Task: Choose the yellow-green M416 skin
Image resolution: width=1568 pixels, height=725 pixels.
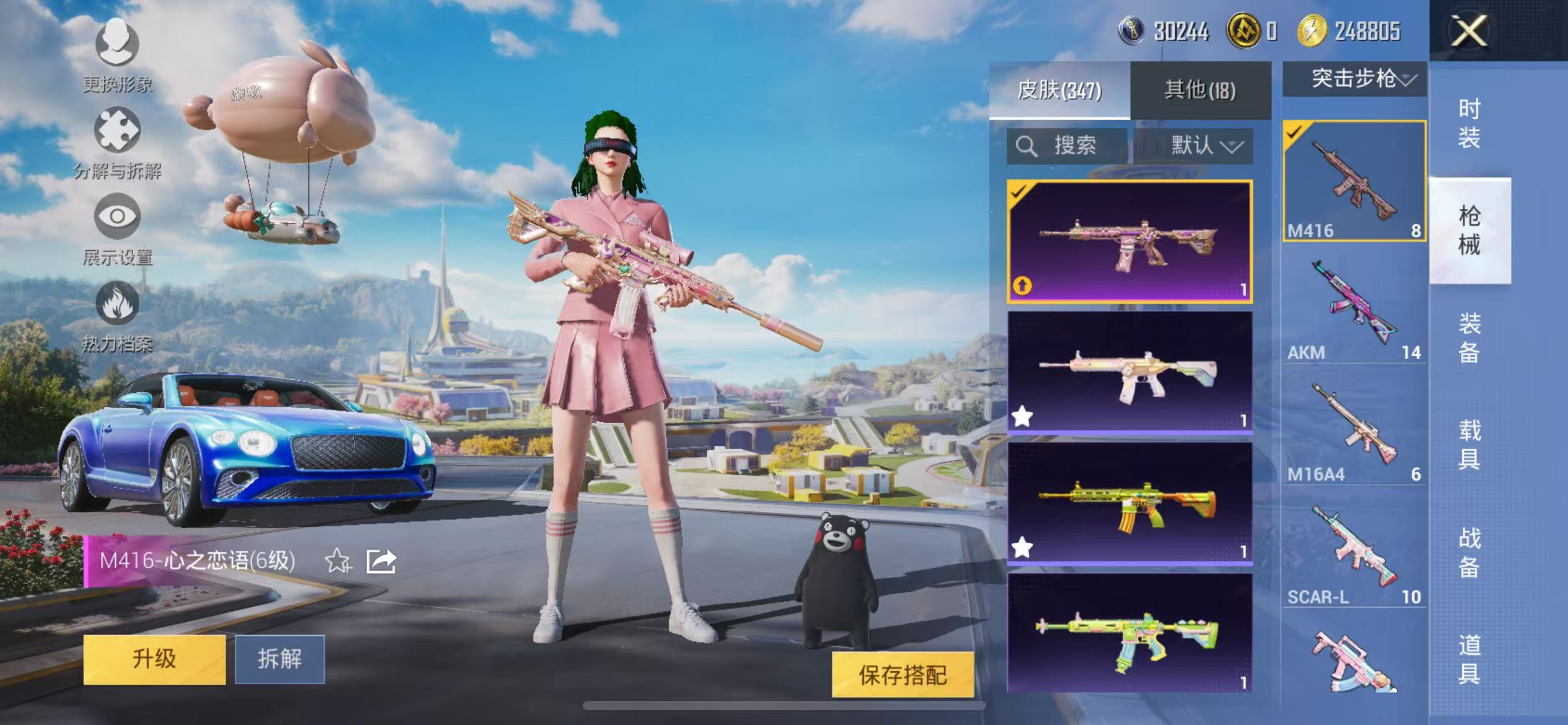Action: (x=1129, y=503)
